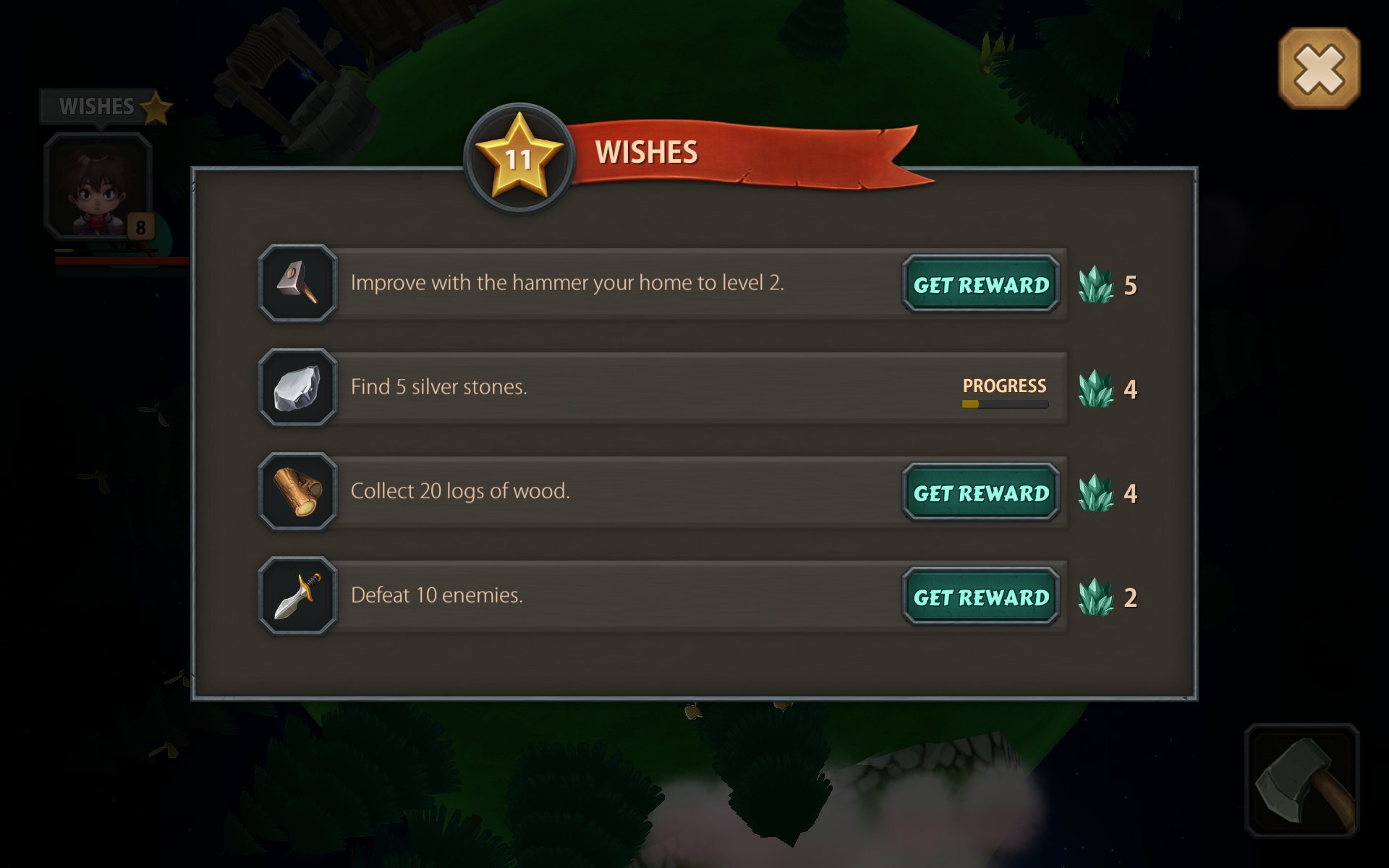Close the Wishes panel with the X
The image size is (1389, 868).
[x=1319, y=69]
